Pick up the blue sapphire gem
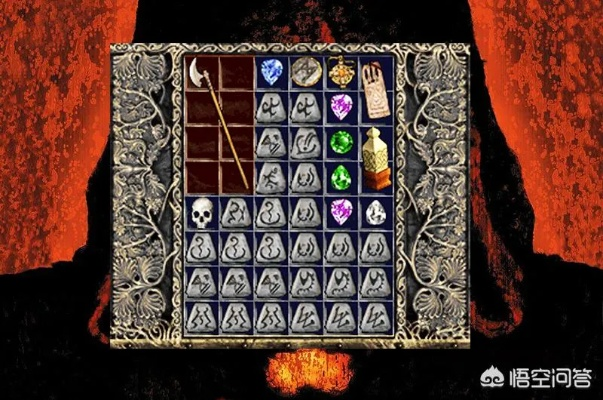 tap(270, 73)
